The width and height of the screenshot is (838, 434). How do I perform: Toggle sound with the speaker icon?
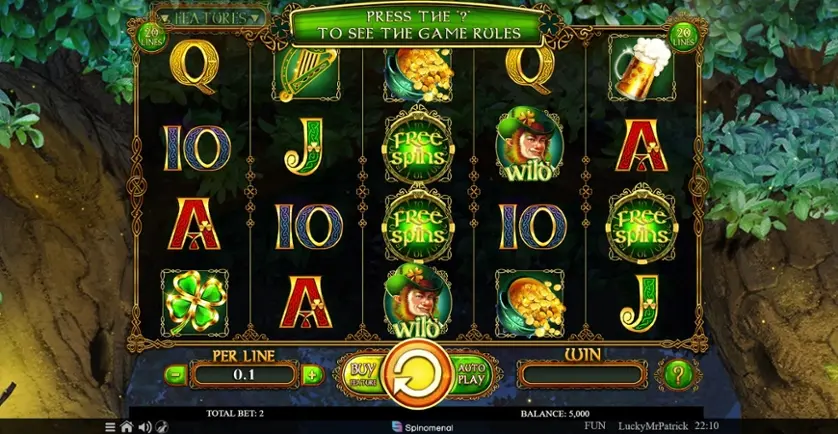point(144,427)
